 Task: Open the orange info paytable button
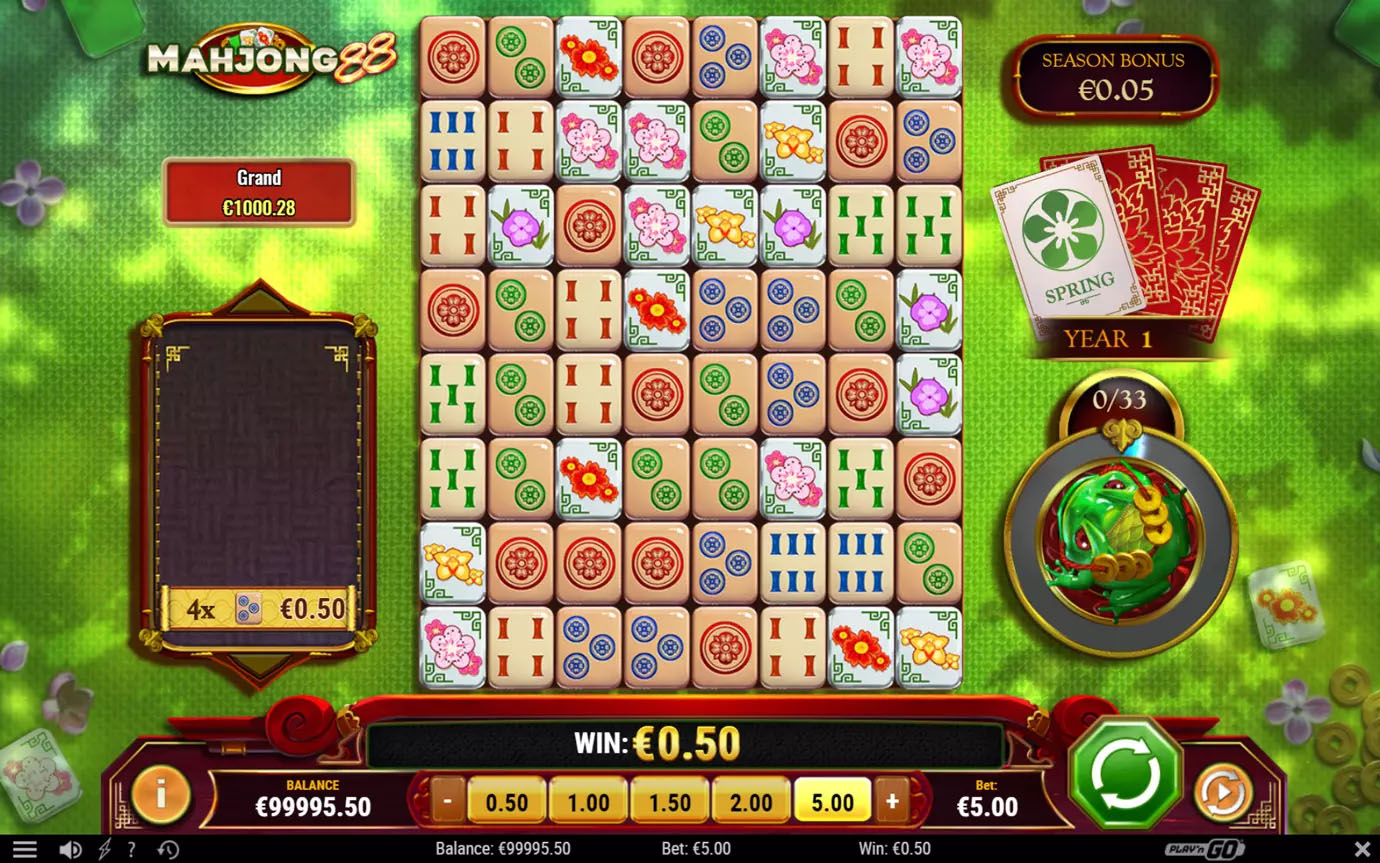160,796
